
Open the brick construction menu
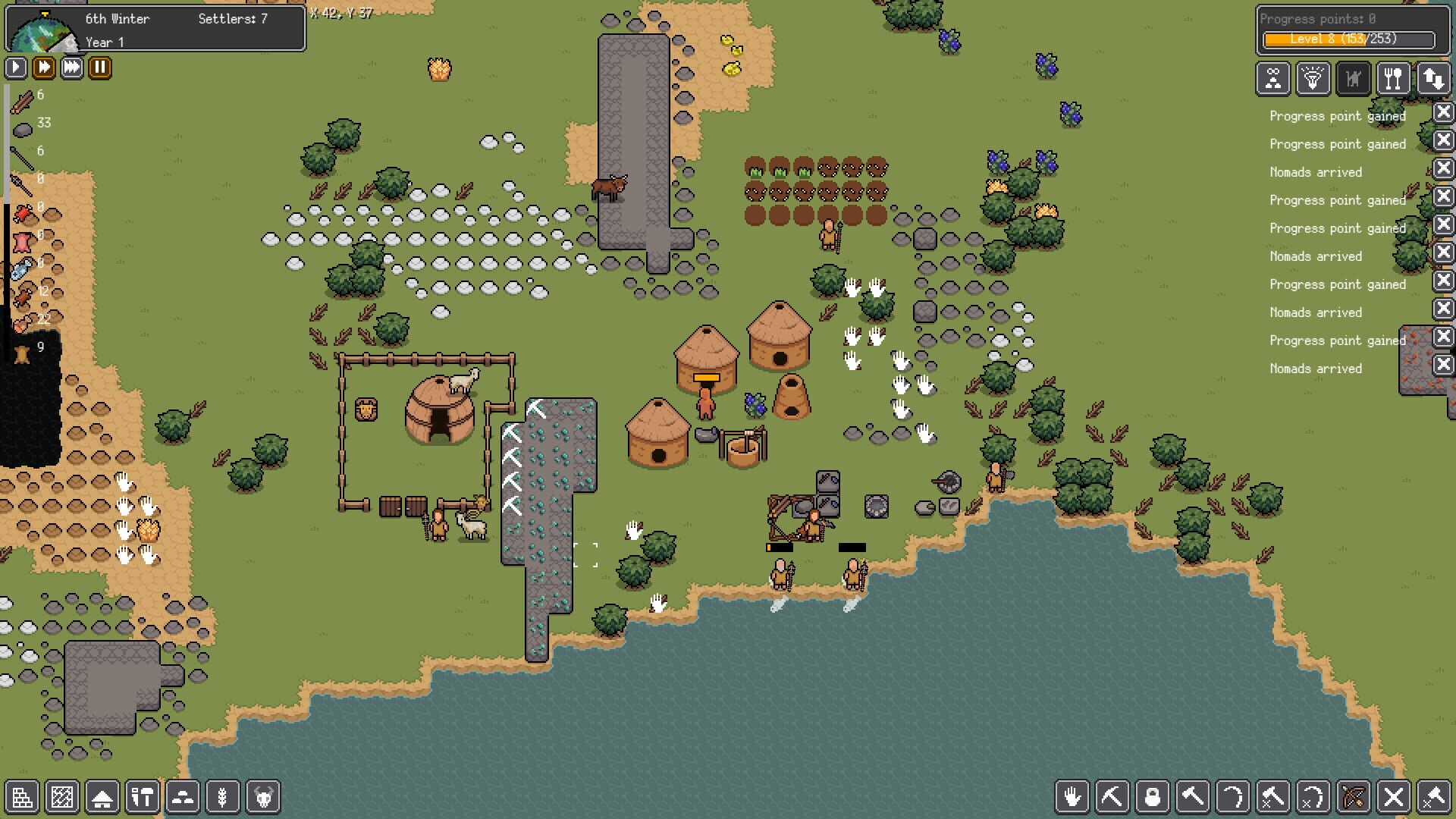pos(23,797)
